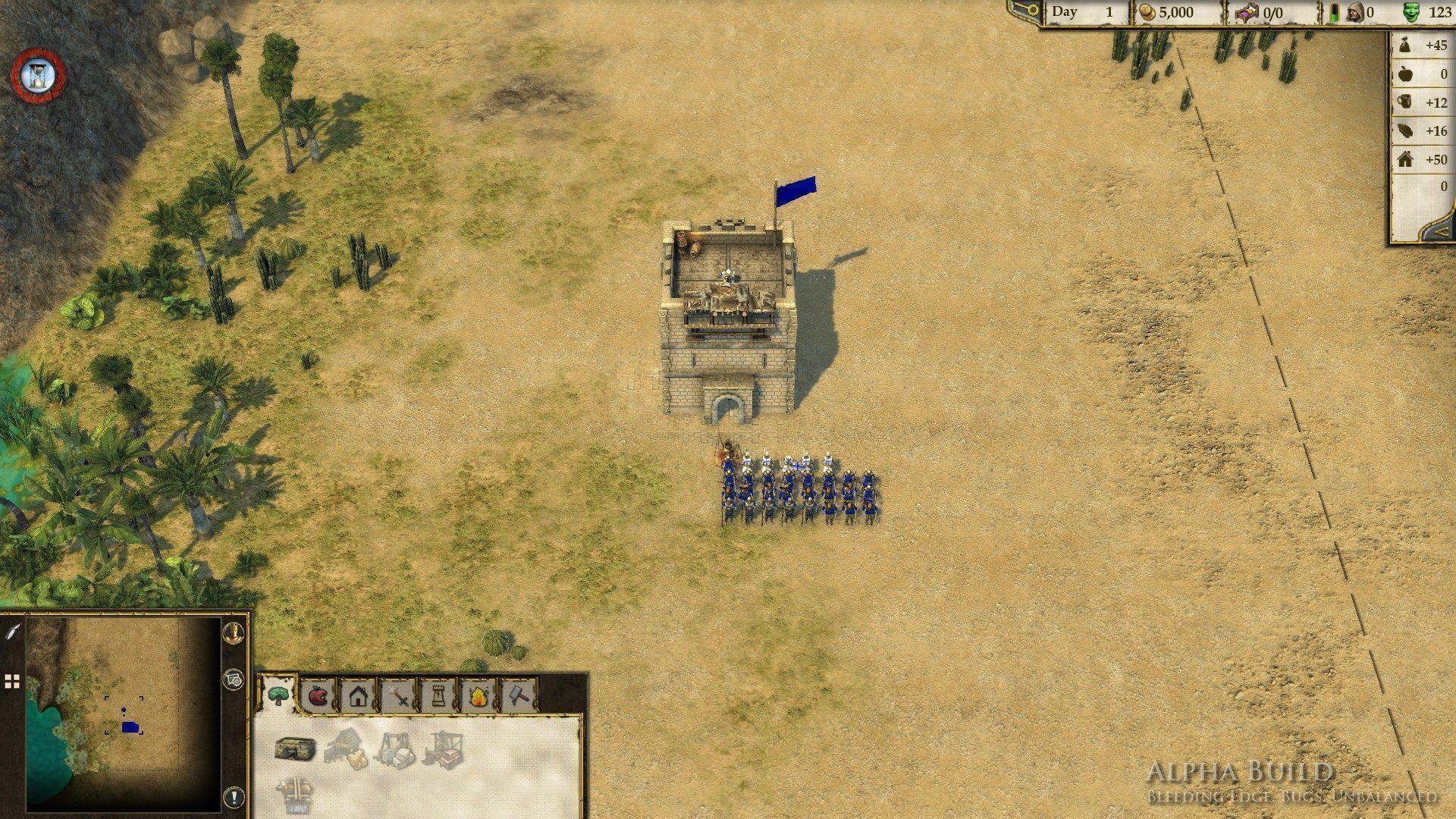Open the apple food buildings tab
This screenshot has height=819, width=1456.
[x=318, y=695]
